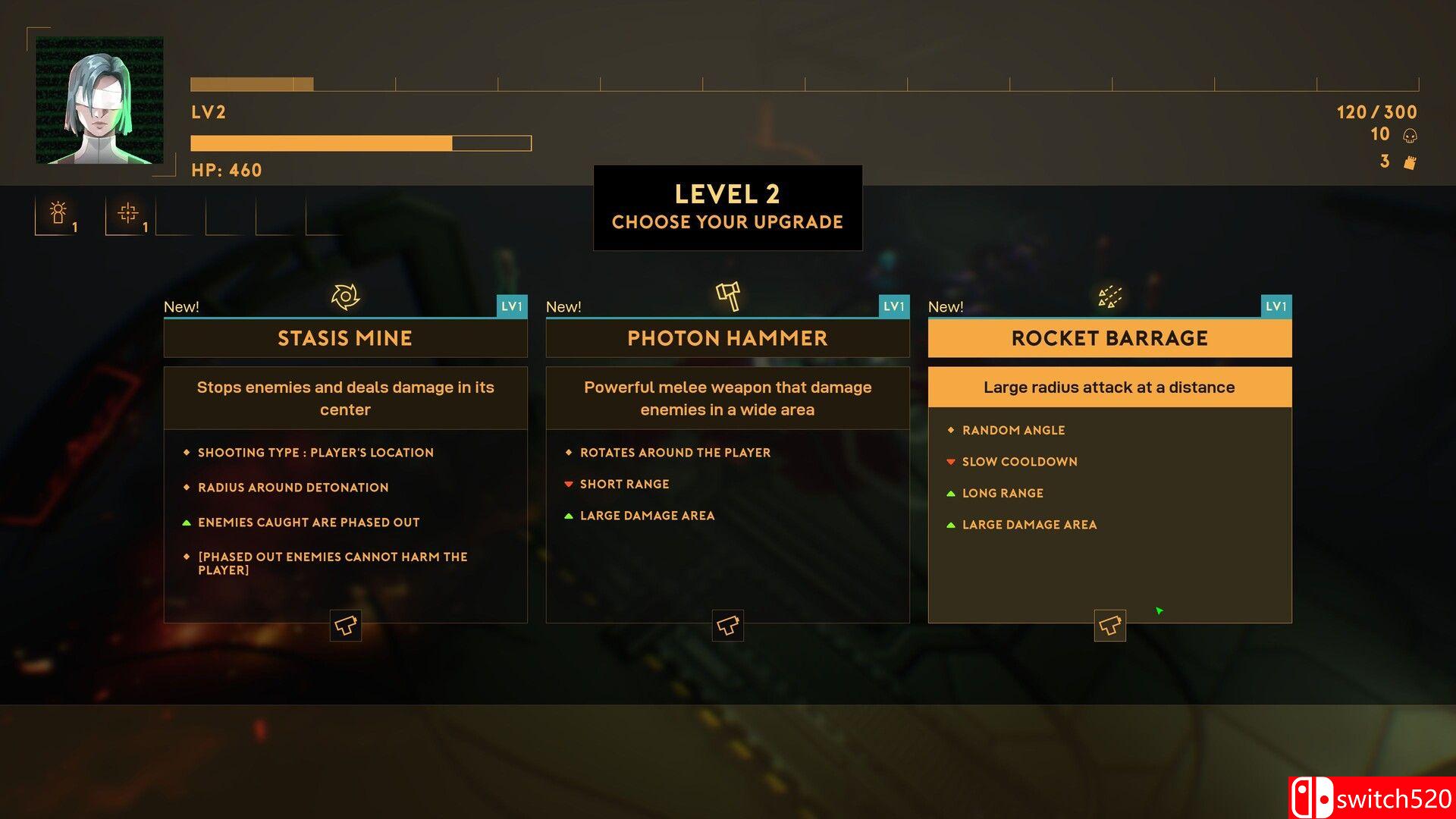Select the crosshair weapon slot
Screen dimensions: 1456x819
(128, 215)
